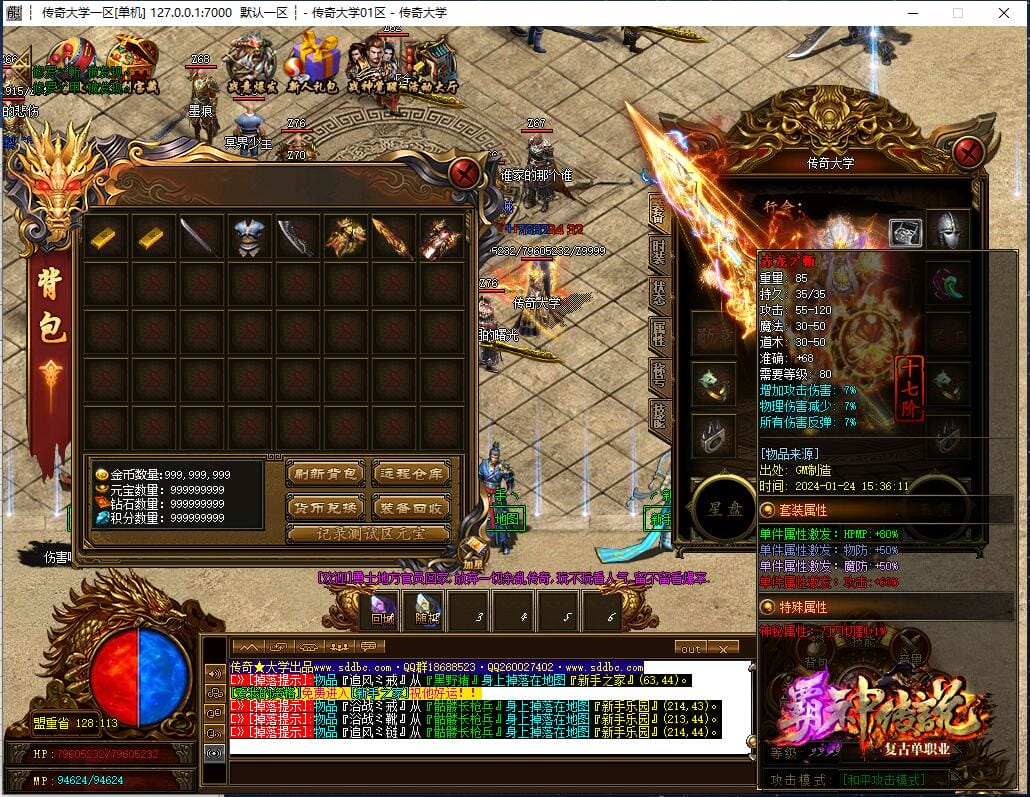Switch to the 时装 fashion tab
The width and height of the screenshot is (1030, 797).
tap(658, 253)
